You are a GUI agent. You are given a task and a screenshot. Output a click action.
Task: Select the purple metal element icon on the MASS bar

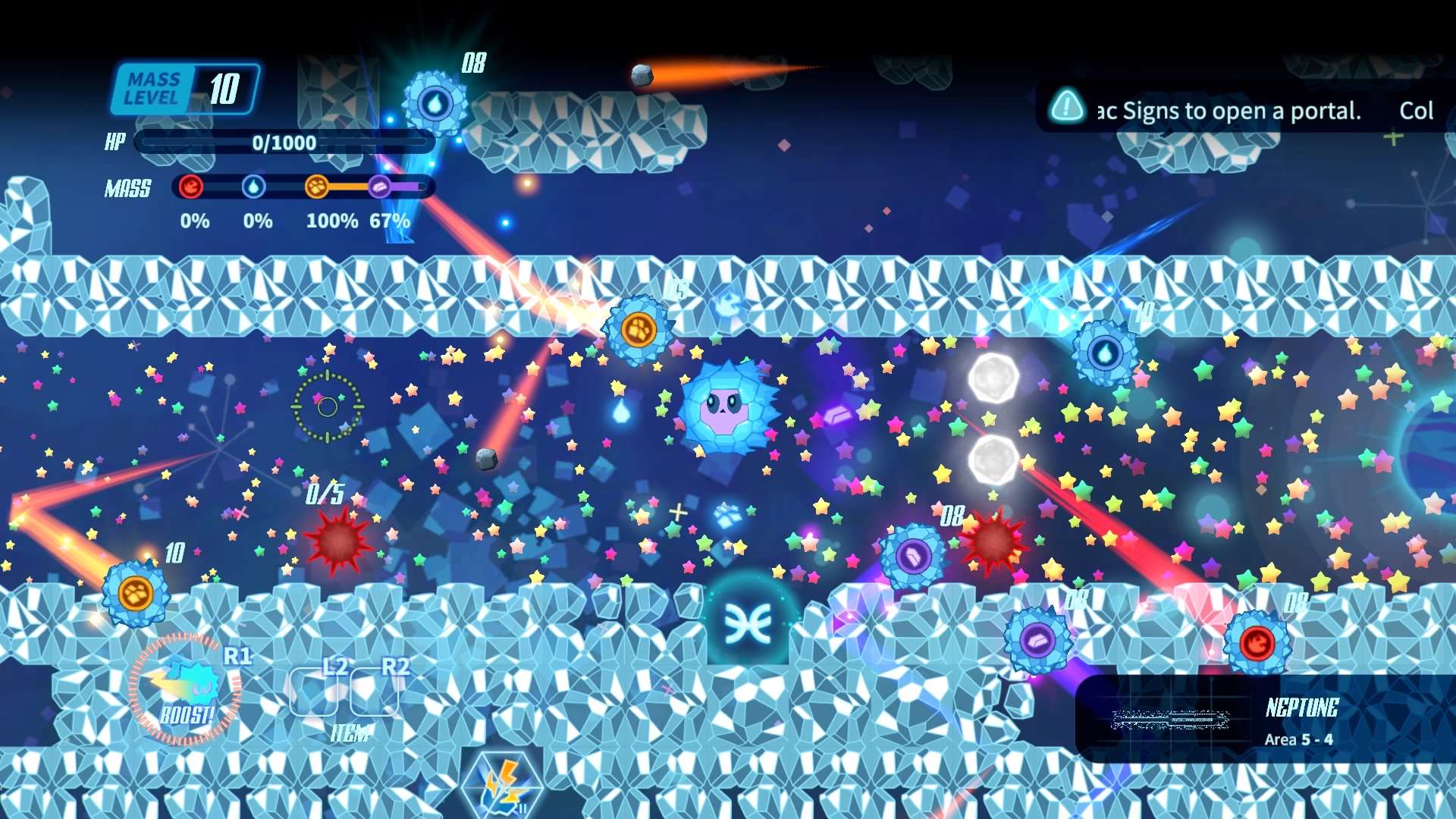(x=379, y=188)
